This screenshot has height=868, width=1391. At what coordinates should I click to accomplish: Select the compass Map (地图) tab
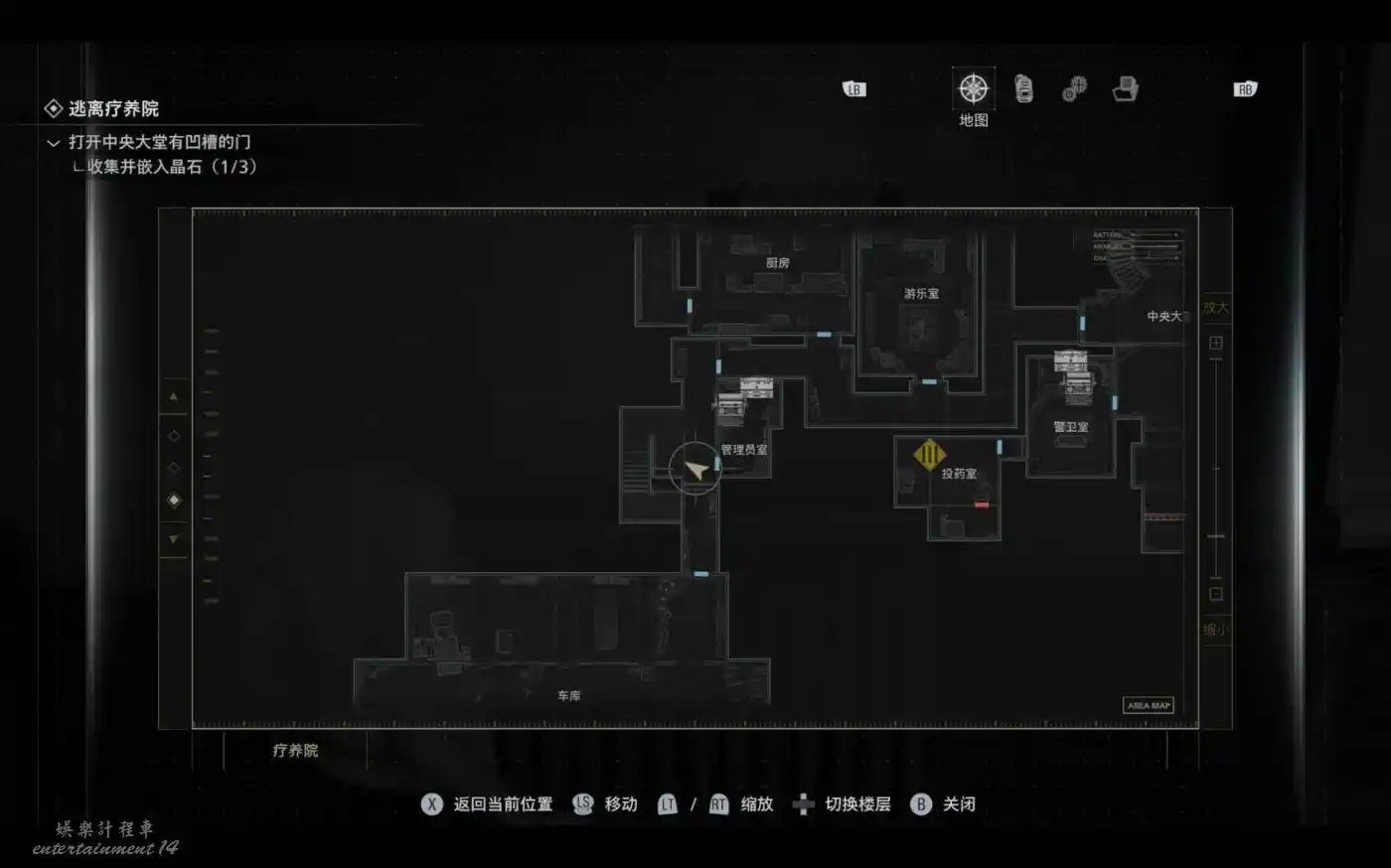click(x=973, y=89)
